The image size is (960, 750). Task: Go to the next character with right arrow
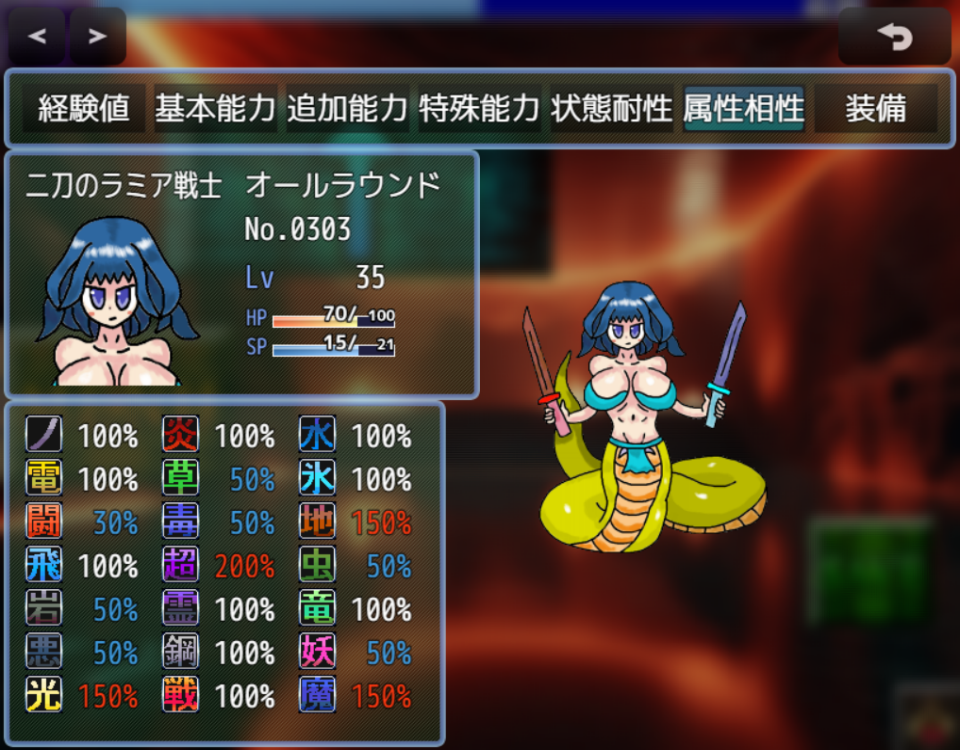click(x=97, y=37)
